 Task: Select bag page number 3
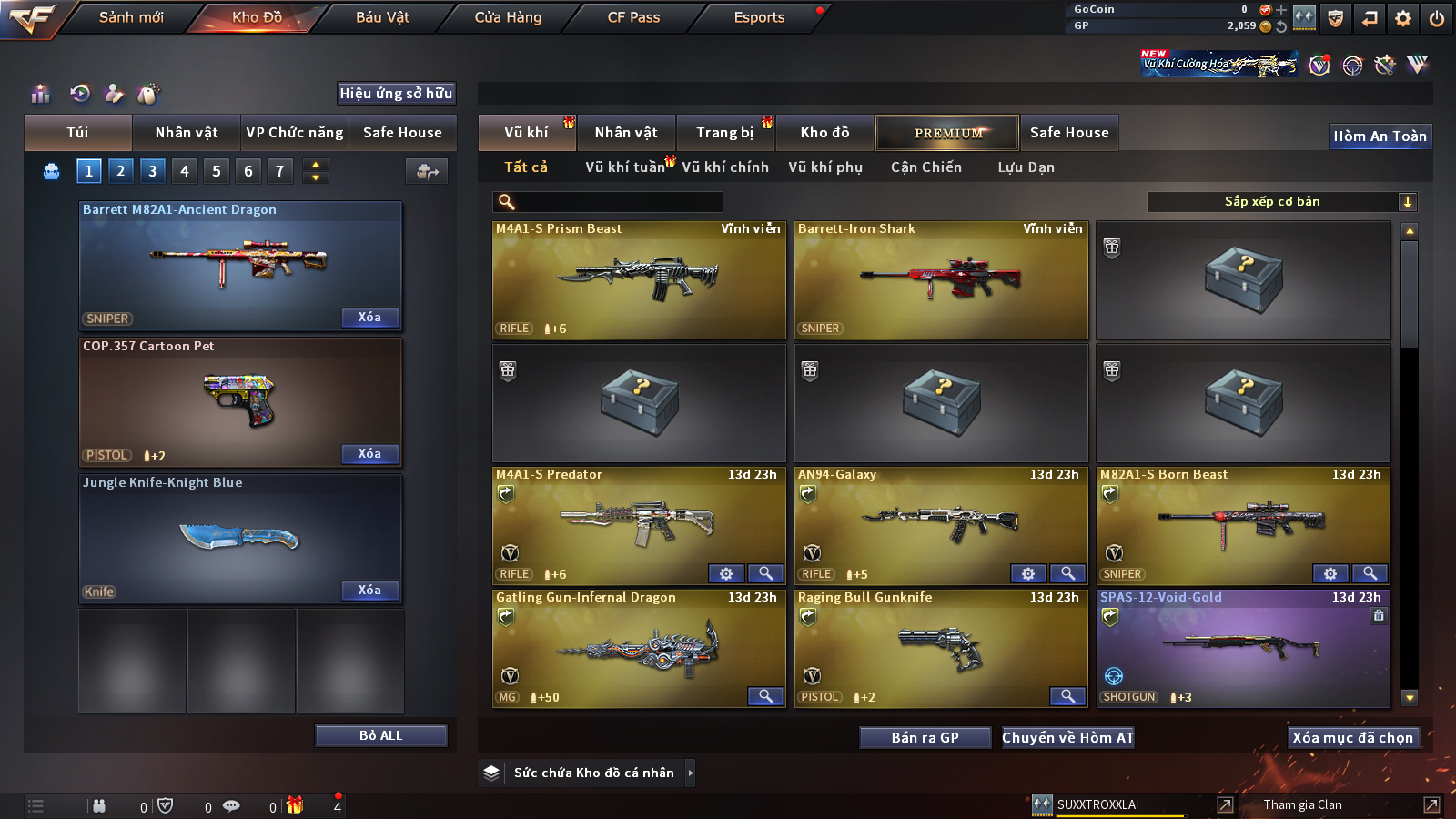point(152,170)
